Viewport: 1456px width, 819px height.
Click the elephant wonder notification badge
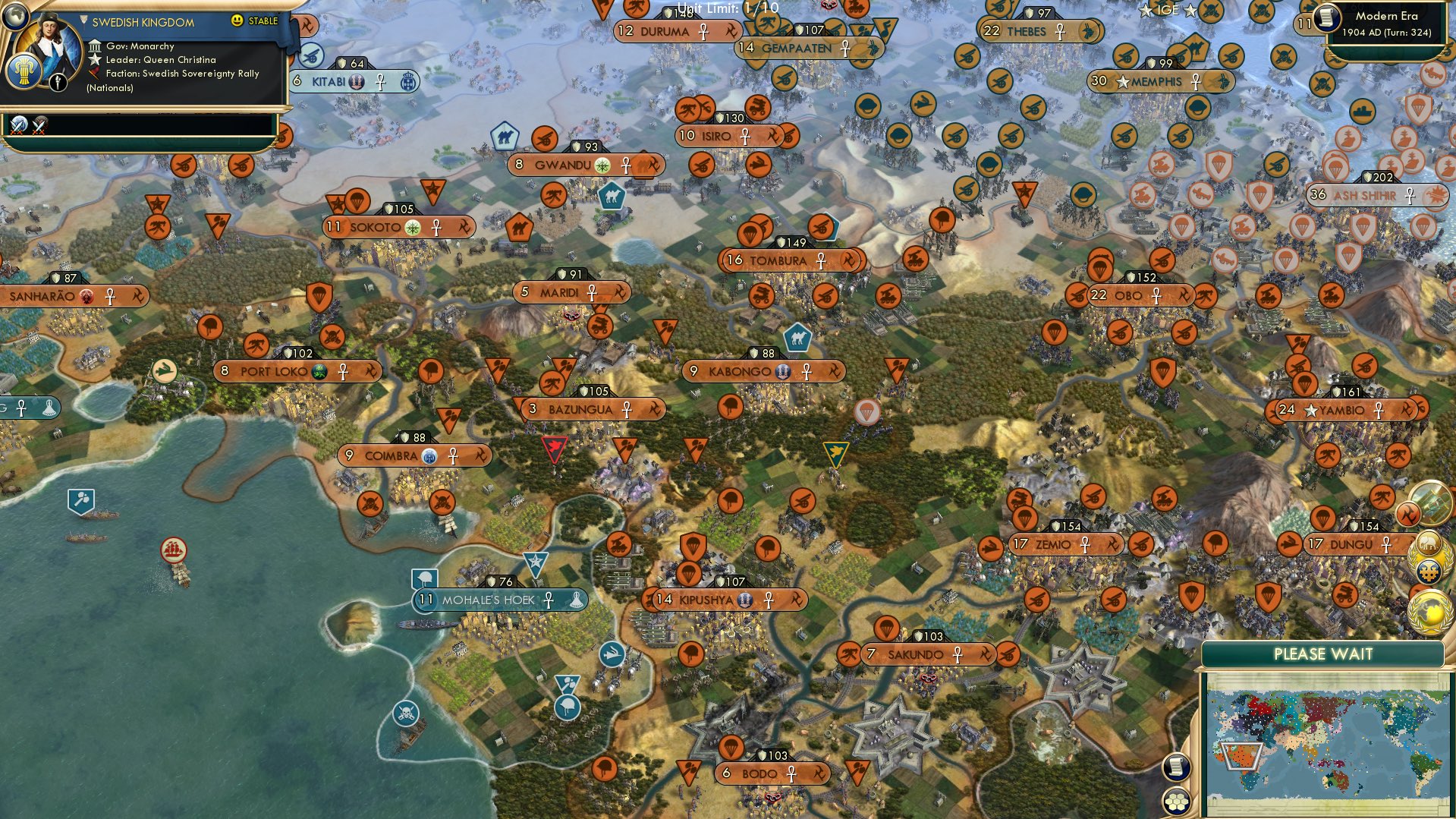coord(1427,543)
